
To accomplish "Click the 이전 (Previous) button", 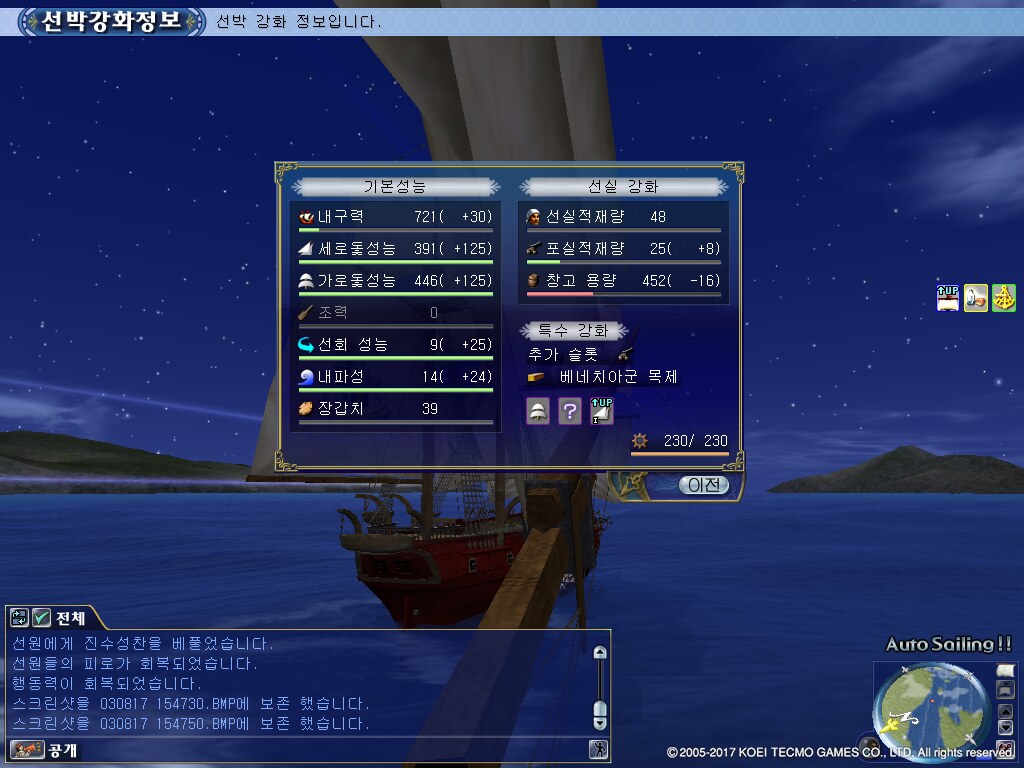I will pos(704,485).
